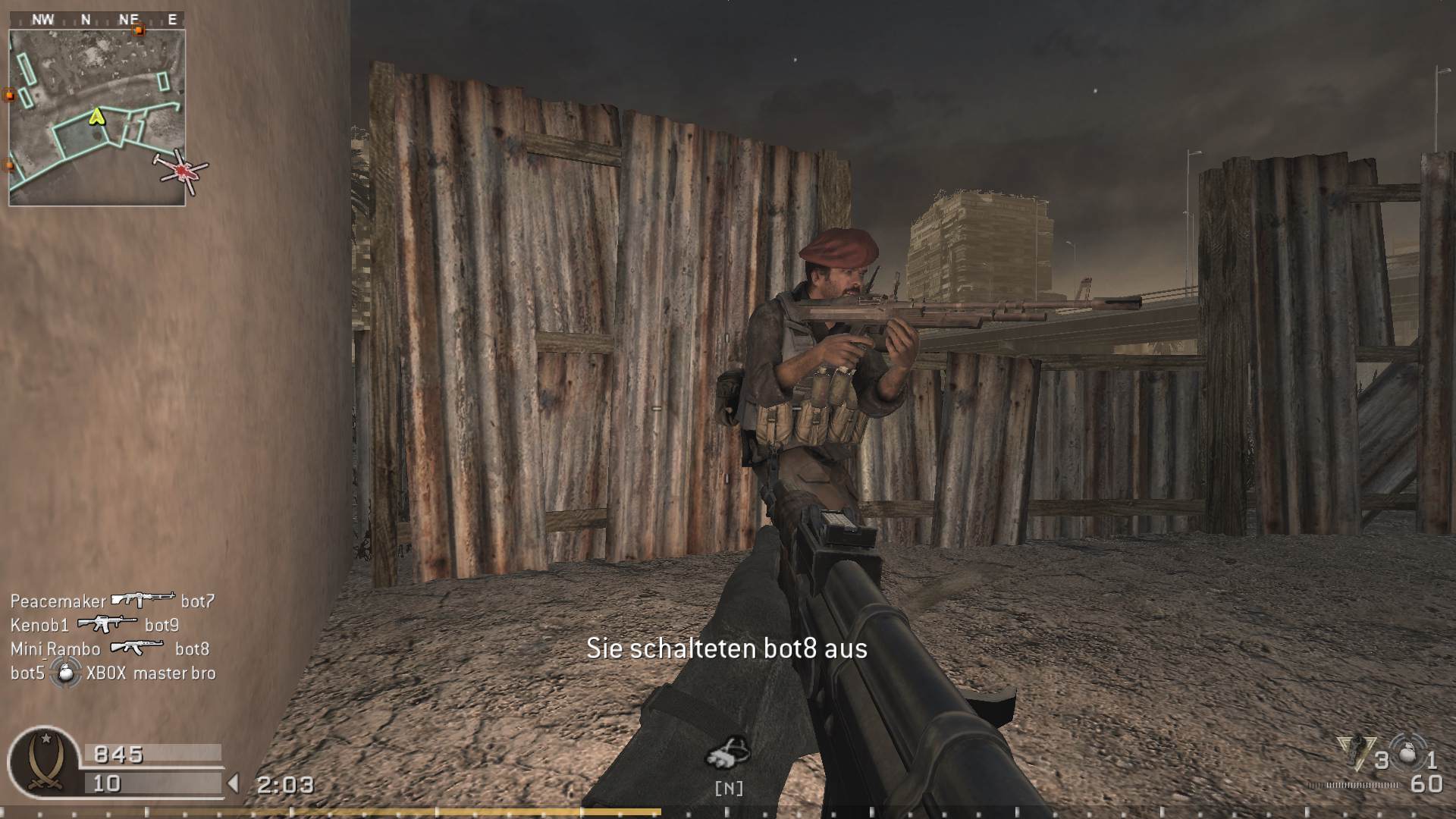Expand the killfeed entry for bot8
The width and height of the screenshot is (1456, 819).
coord(193,649)
